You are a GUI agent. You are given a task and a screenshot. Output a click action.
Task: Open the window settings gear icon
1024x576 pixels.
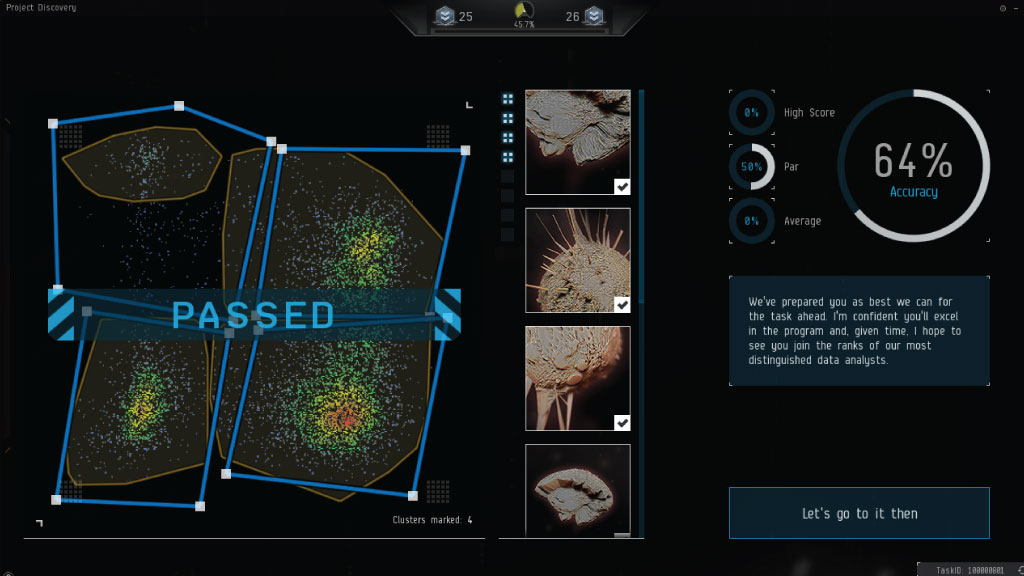tap(1003, 8)
